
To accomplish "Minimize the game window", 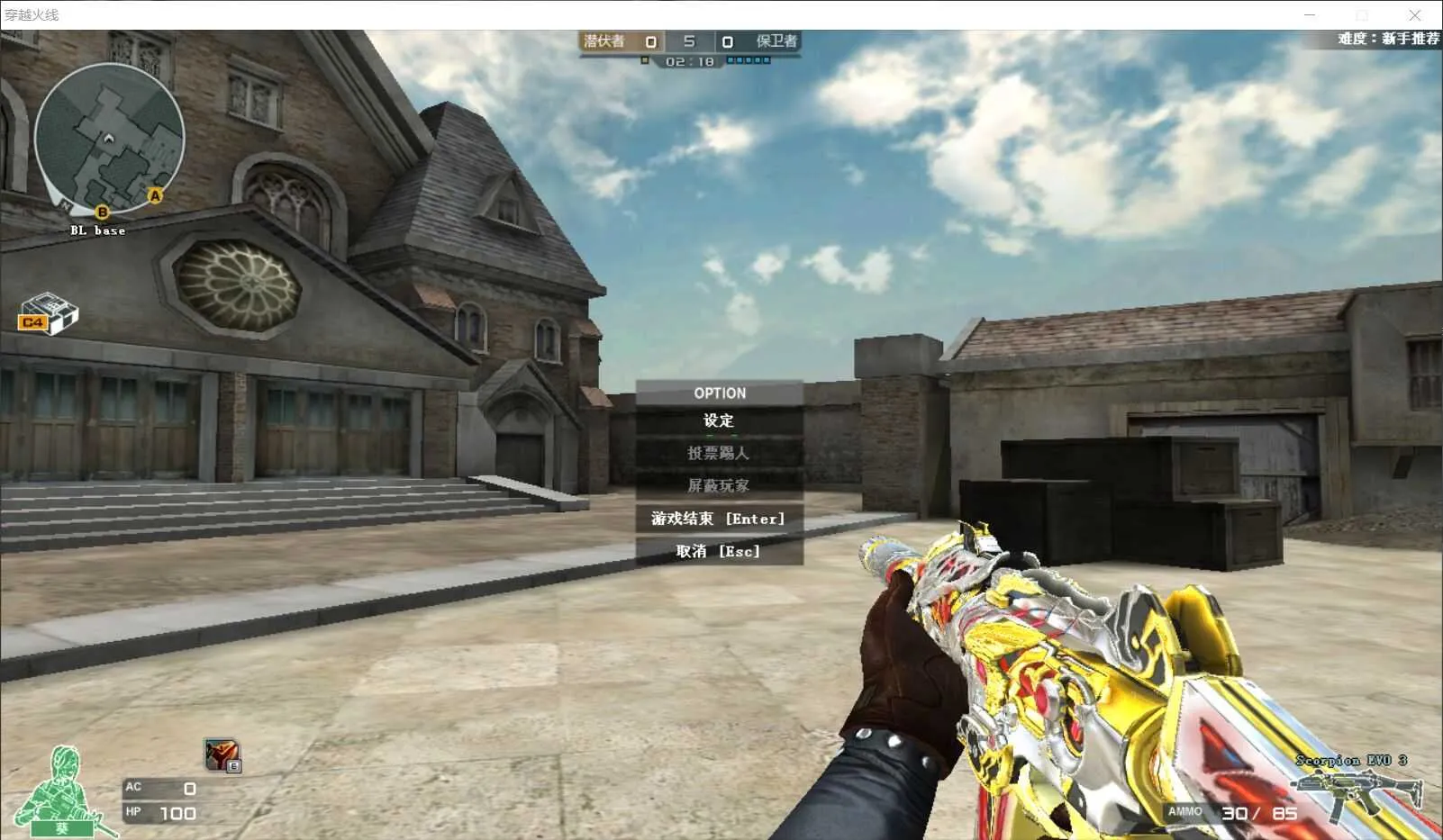I will [1309, 15].
